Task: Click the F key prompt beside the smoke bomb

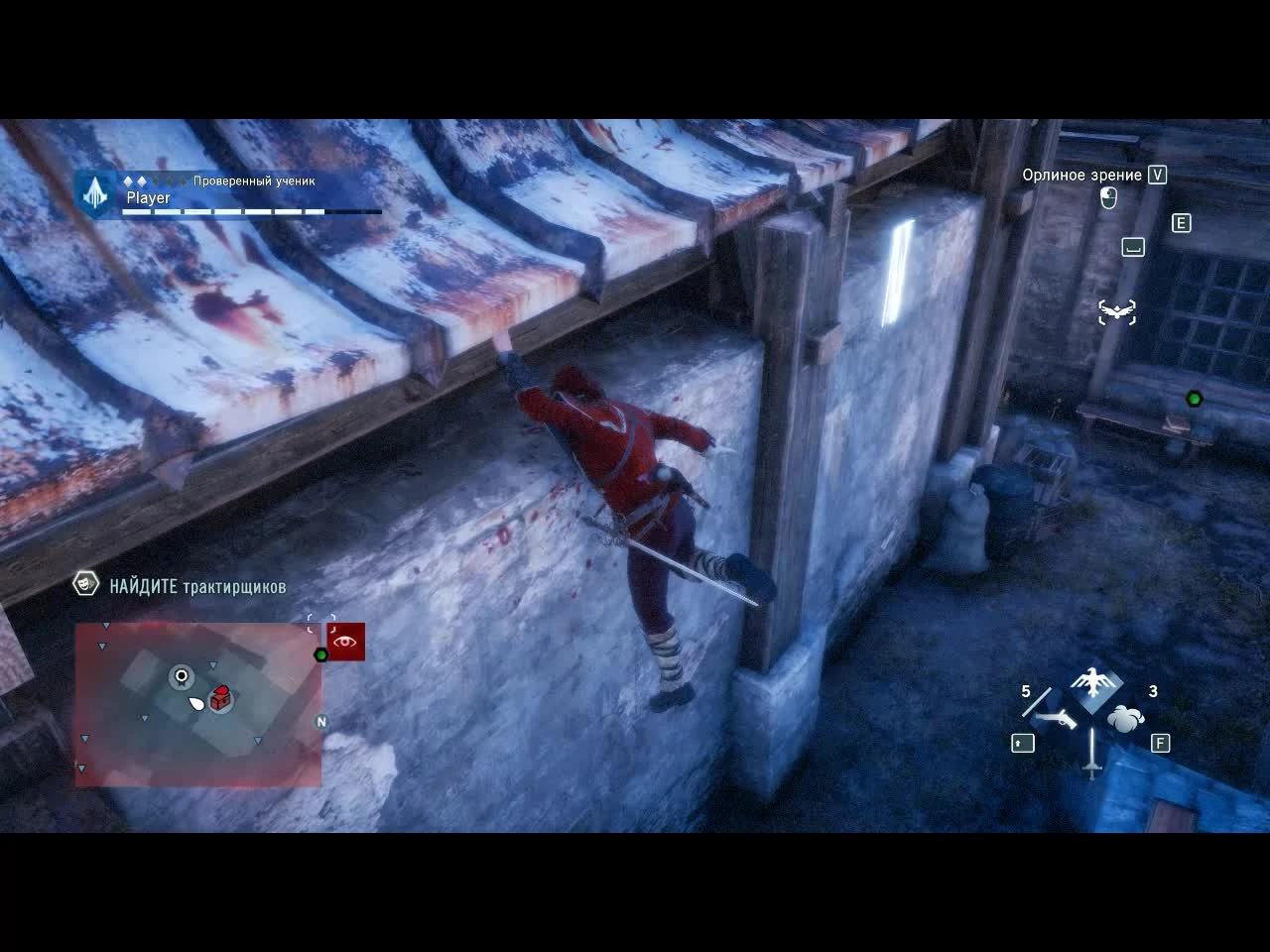Action: [1160, 742]
